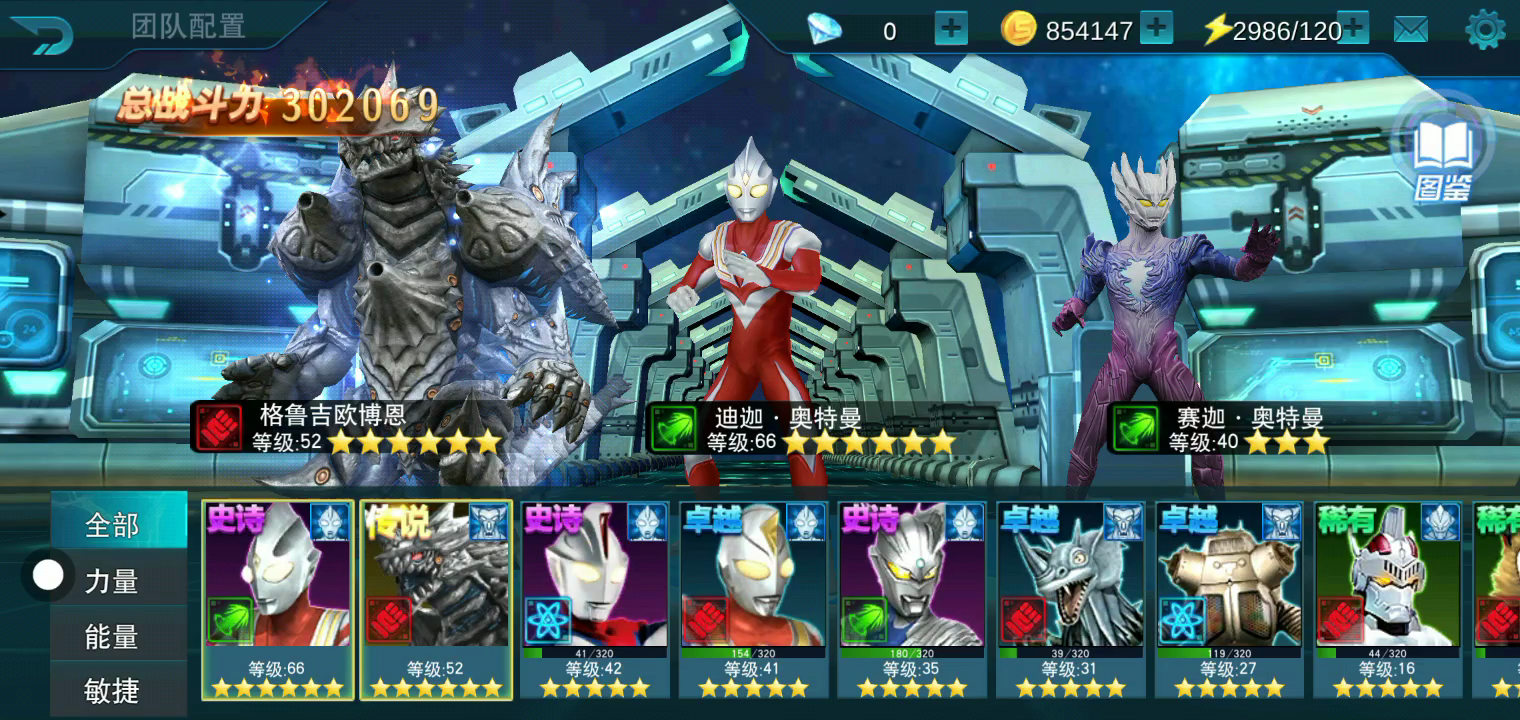Choose the level 52 传说 monster card

(436, 598)
